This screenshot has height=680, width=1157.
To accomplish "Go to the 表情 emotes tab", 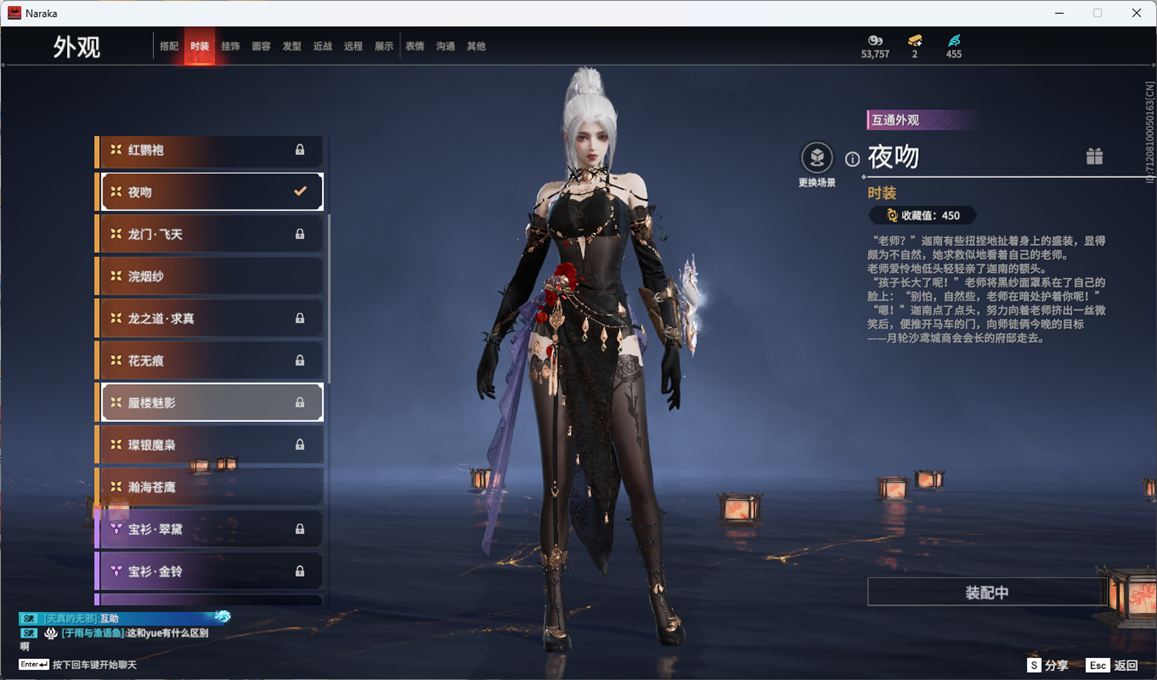I will (x=415, y=46).
